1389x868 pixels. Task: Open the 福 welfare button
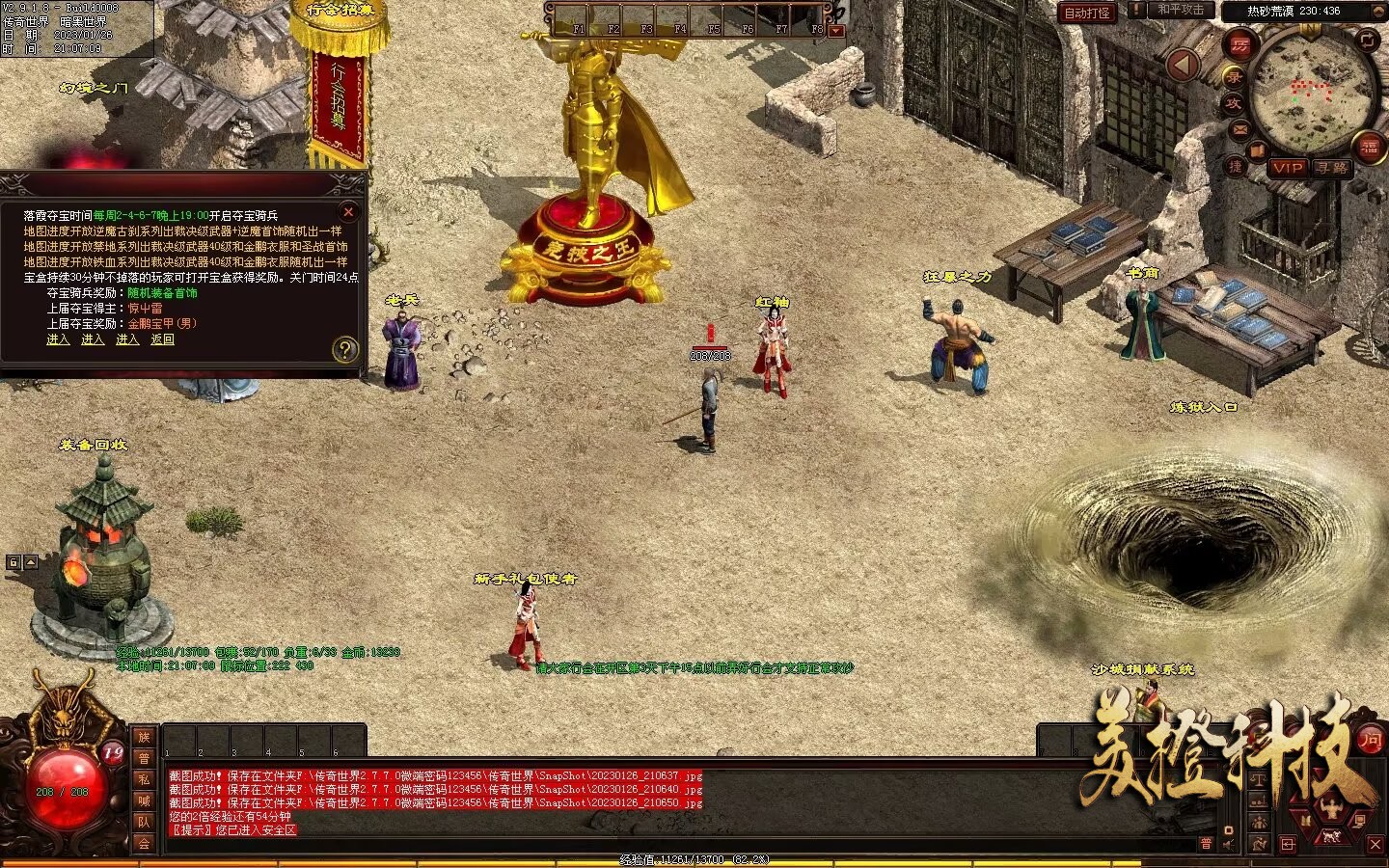click(x=1370, y=148)
